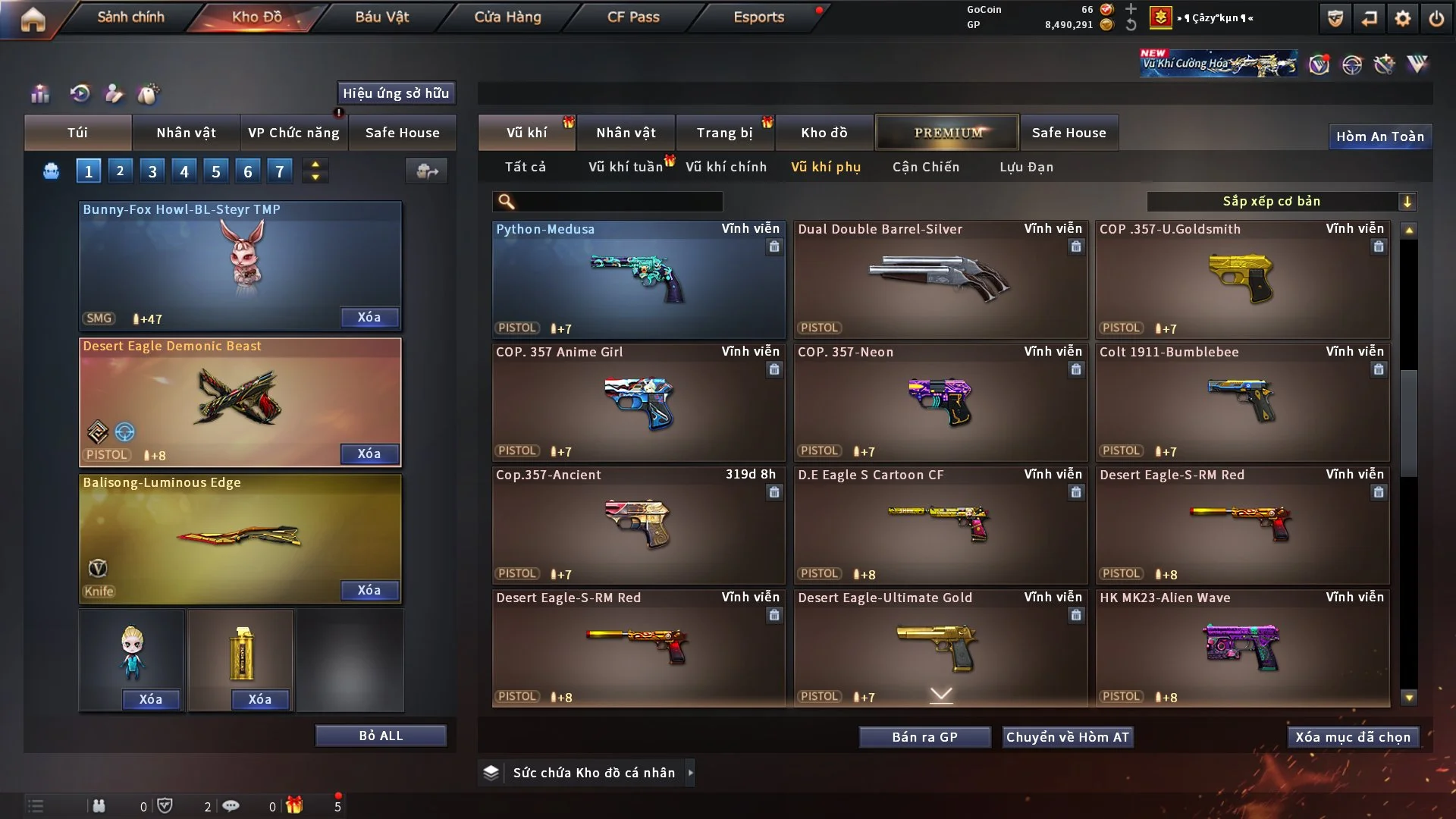Go to the Sảnh chính lobby
This screenshot has height=819, width=1456.
[x=130, y=17]
